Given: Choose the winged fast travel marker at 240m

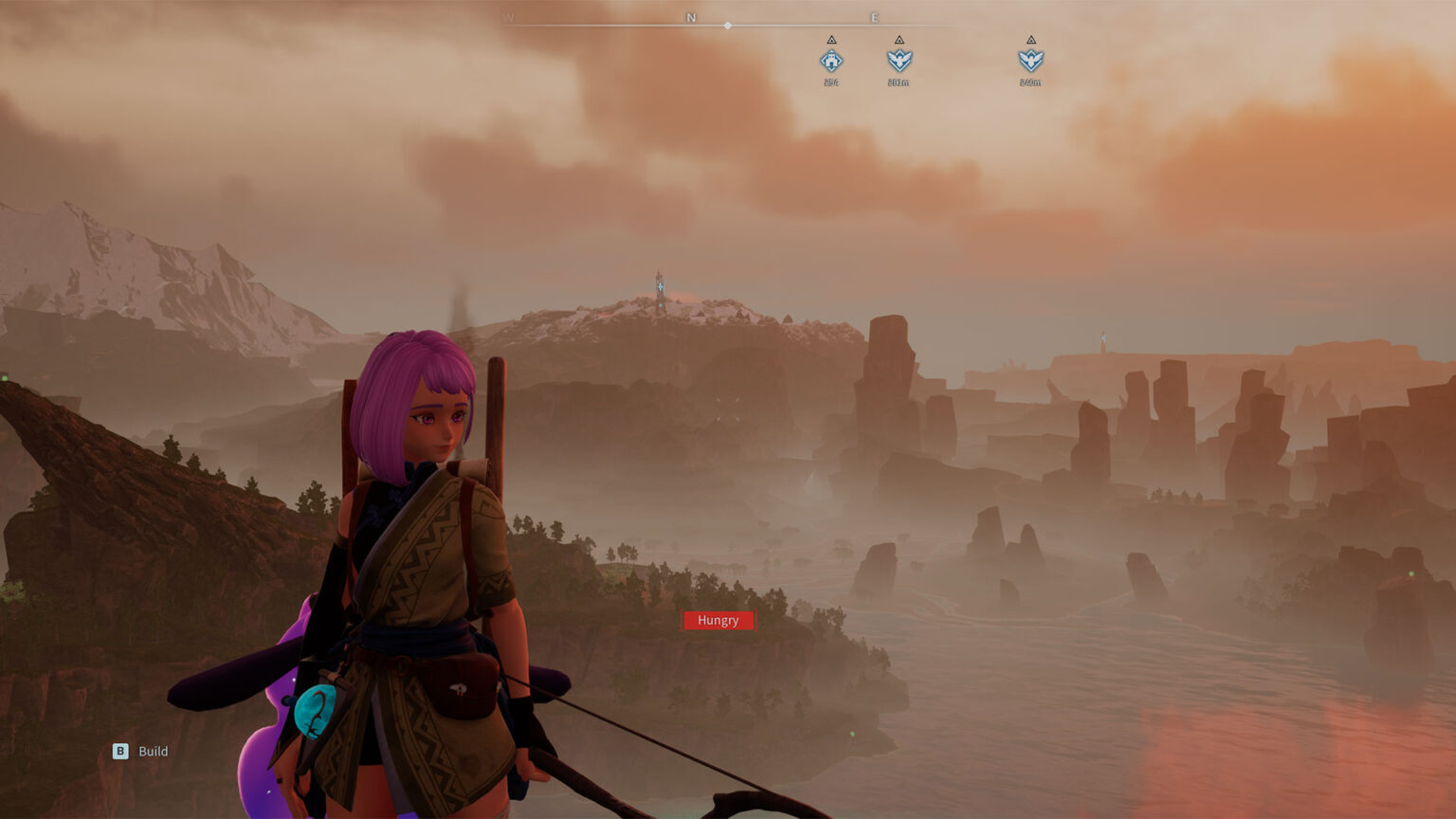Looking at the screenshot, I should pos(1030,61).
